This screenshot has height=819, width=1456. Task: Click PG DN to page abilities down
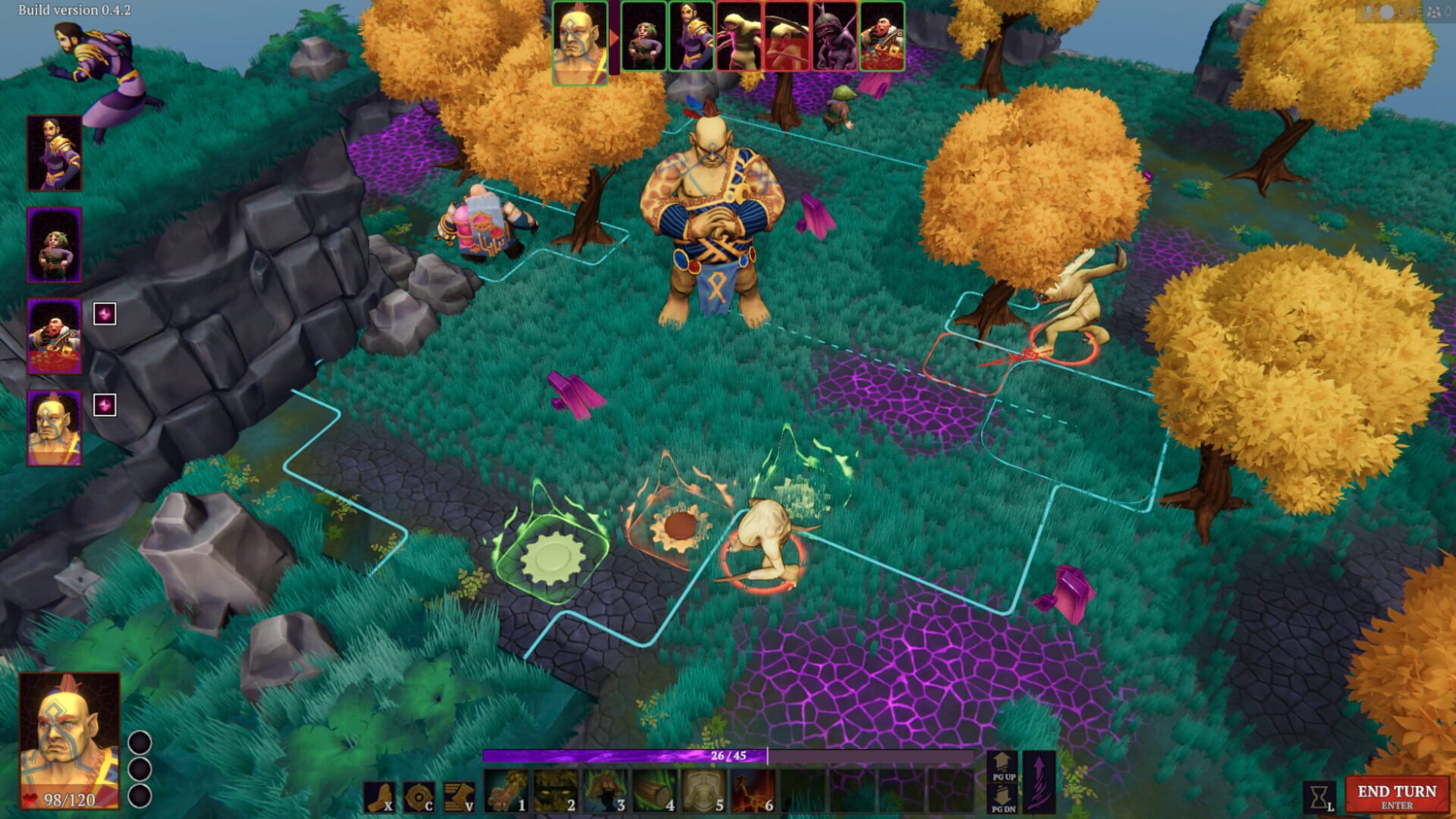(x=1002, y=799)
